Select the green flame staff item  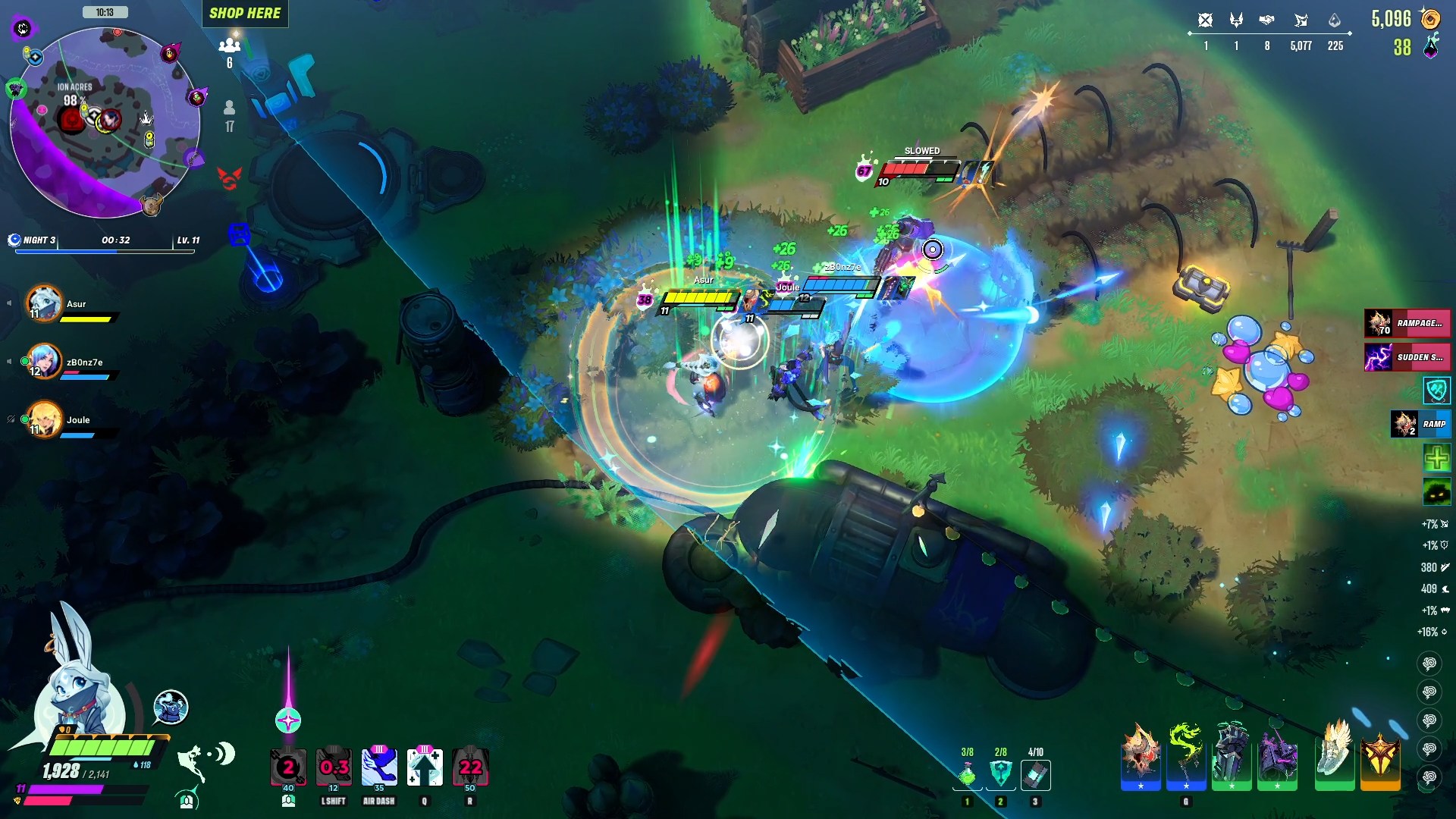click(x=1186, y=756)
